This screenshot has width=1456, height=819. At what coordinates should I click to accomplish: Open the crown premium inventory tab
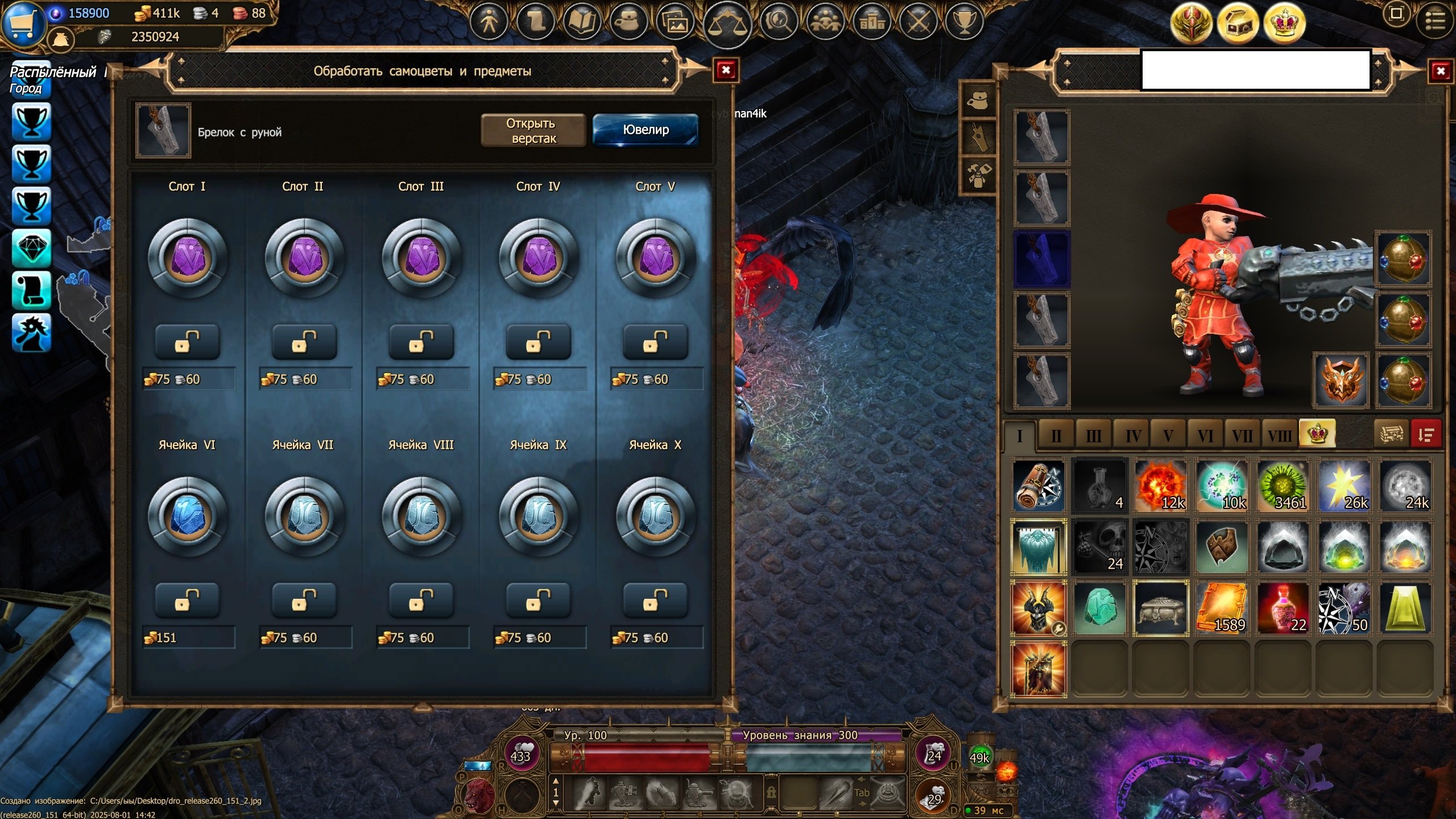coord(1317,435)
